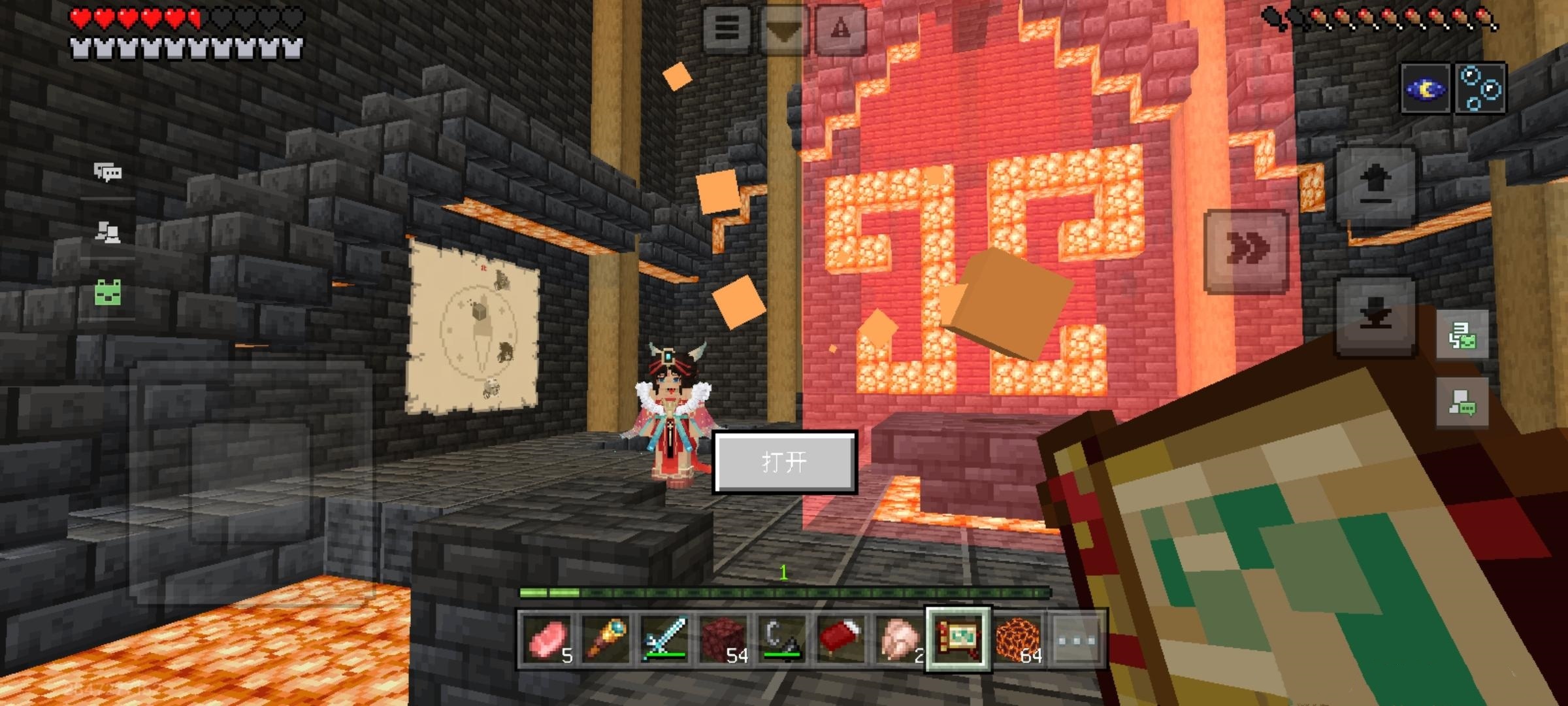
Task: Select the magma block stack of 64
Action: (x=1017, y=639)
